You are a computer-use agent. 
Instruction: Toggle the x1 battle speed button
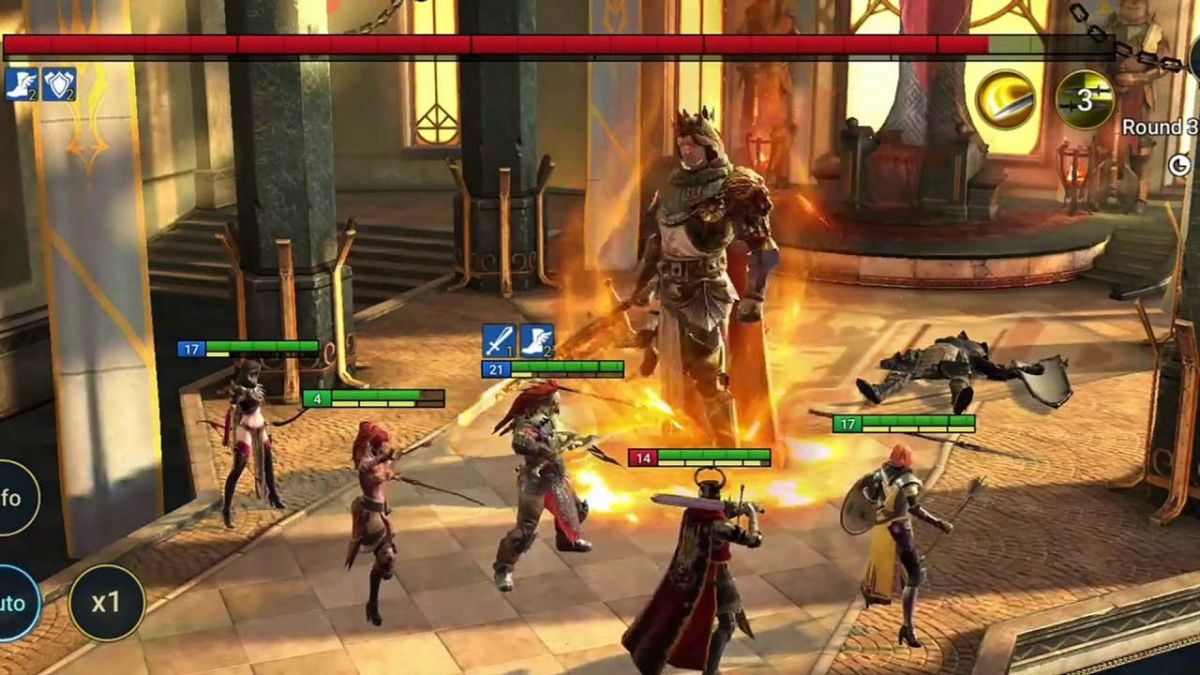click(106, 603)
